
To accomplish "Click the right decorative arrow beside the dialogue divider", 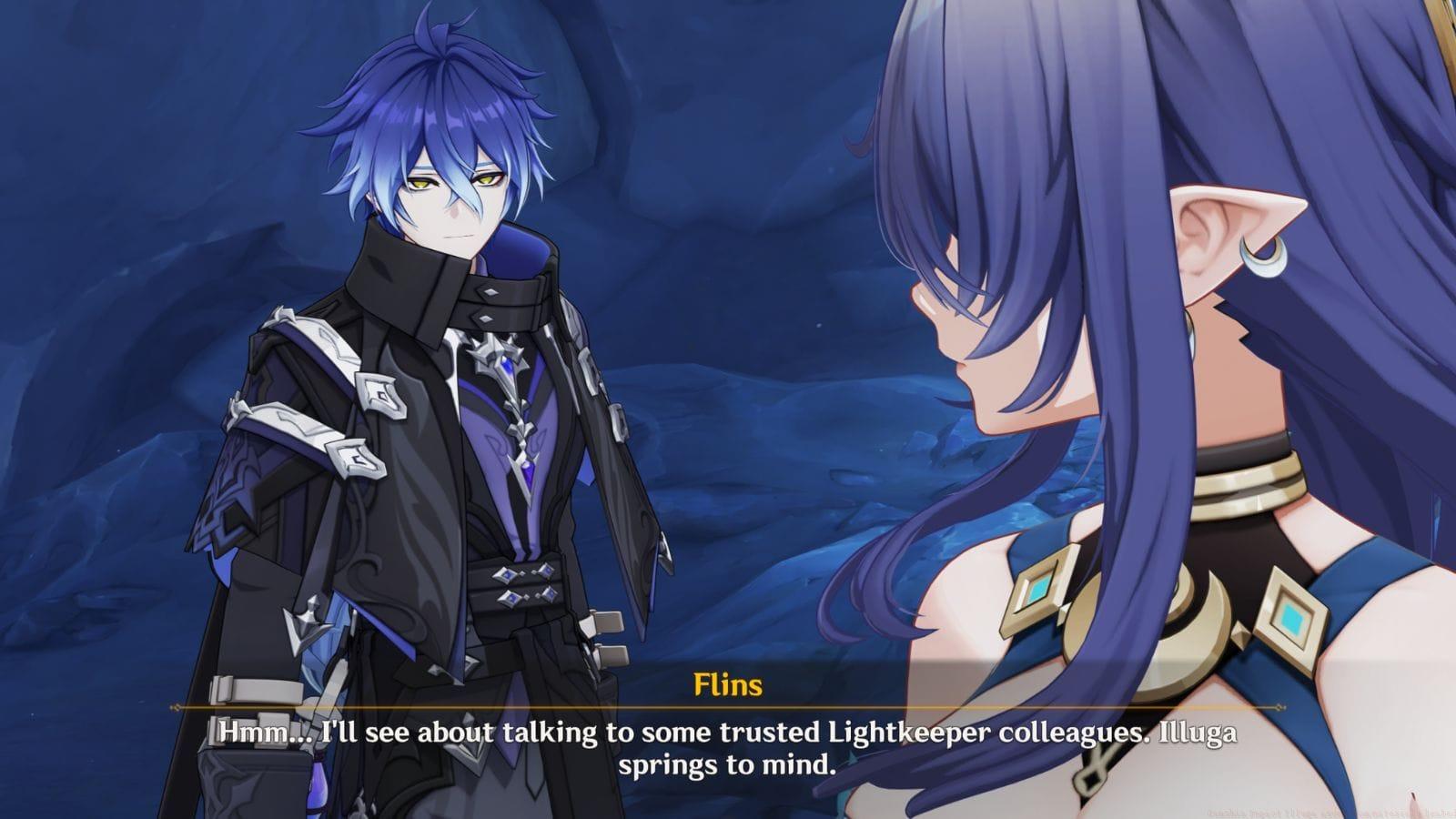I will click(1279, 710).
